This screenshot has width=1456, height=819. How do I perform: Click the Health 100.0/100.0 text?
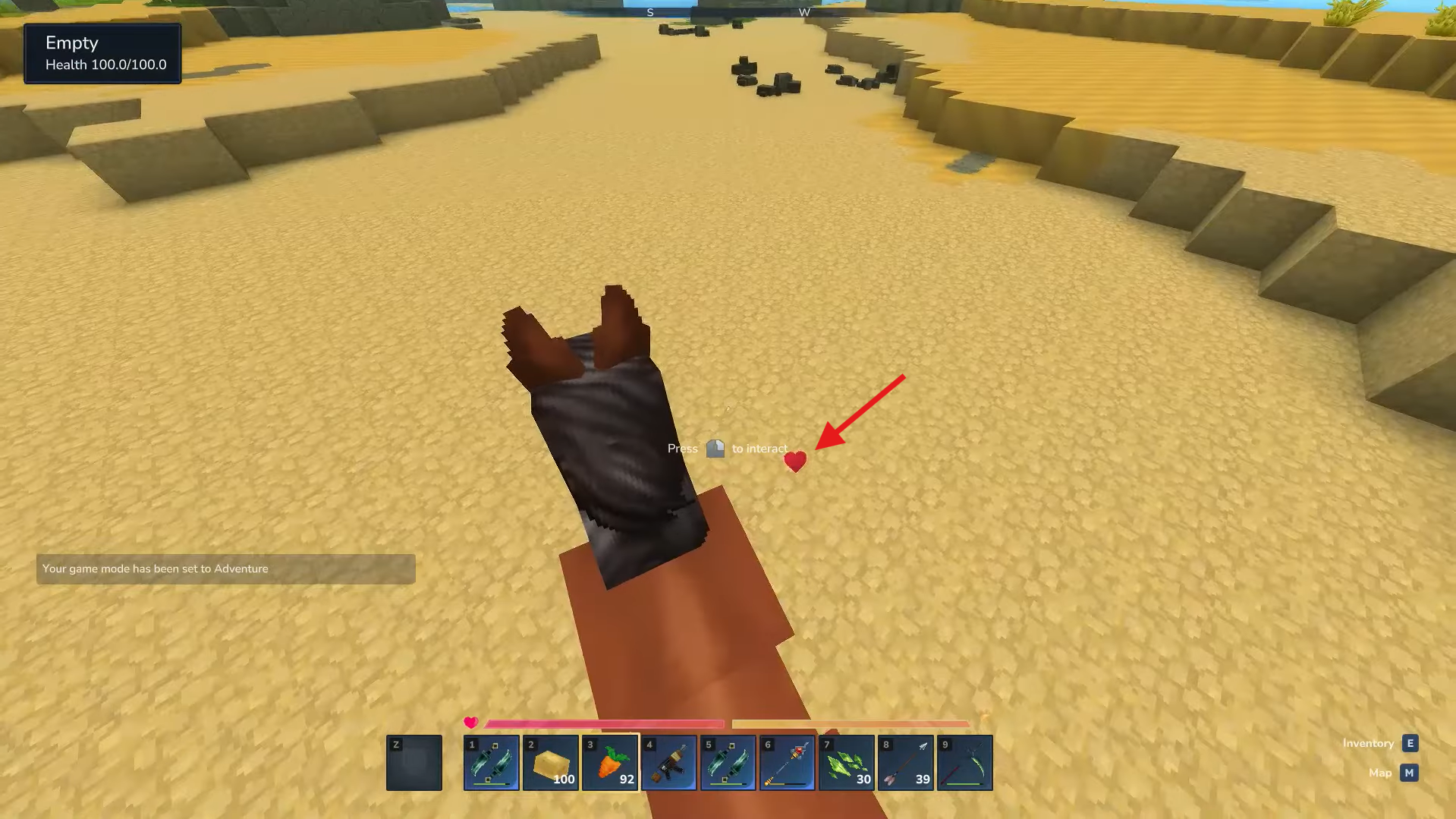pyautogui.click(x=105, y=65)
